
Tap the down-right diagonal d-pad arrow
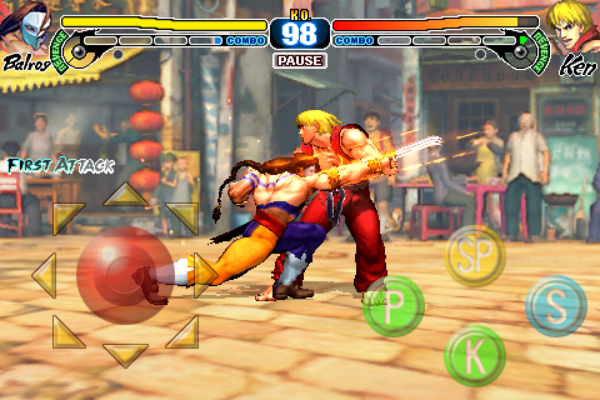[x=183, y=332]
